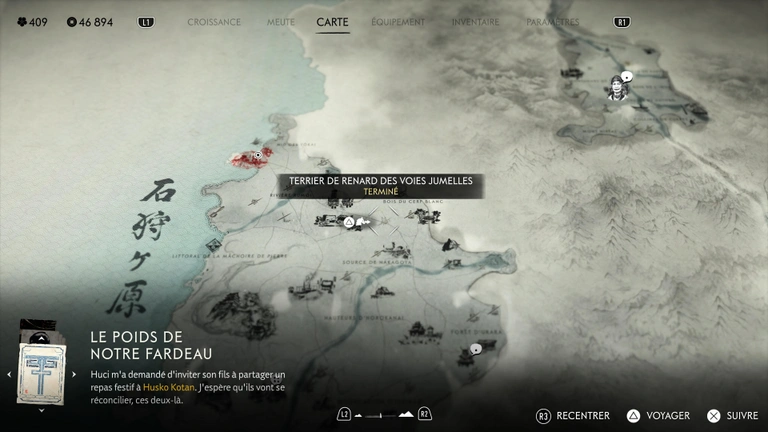Show the previous quest card with left arrow
Viewport: 768px width, 432px height.
[x=9, y=375]
